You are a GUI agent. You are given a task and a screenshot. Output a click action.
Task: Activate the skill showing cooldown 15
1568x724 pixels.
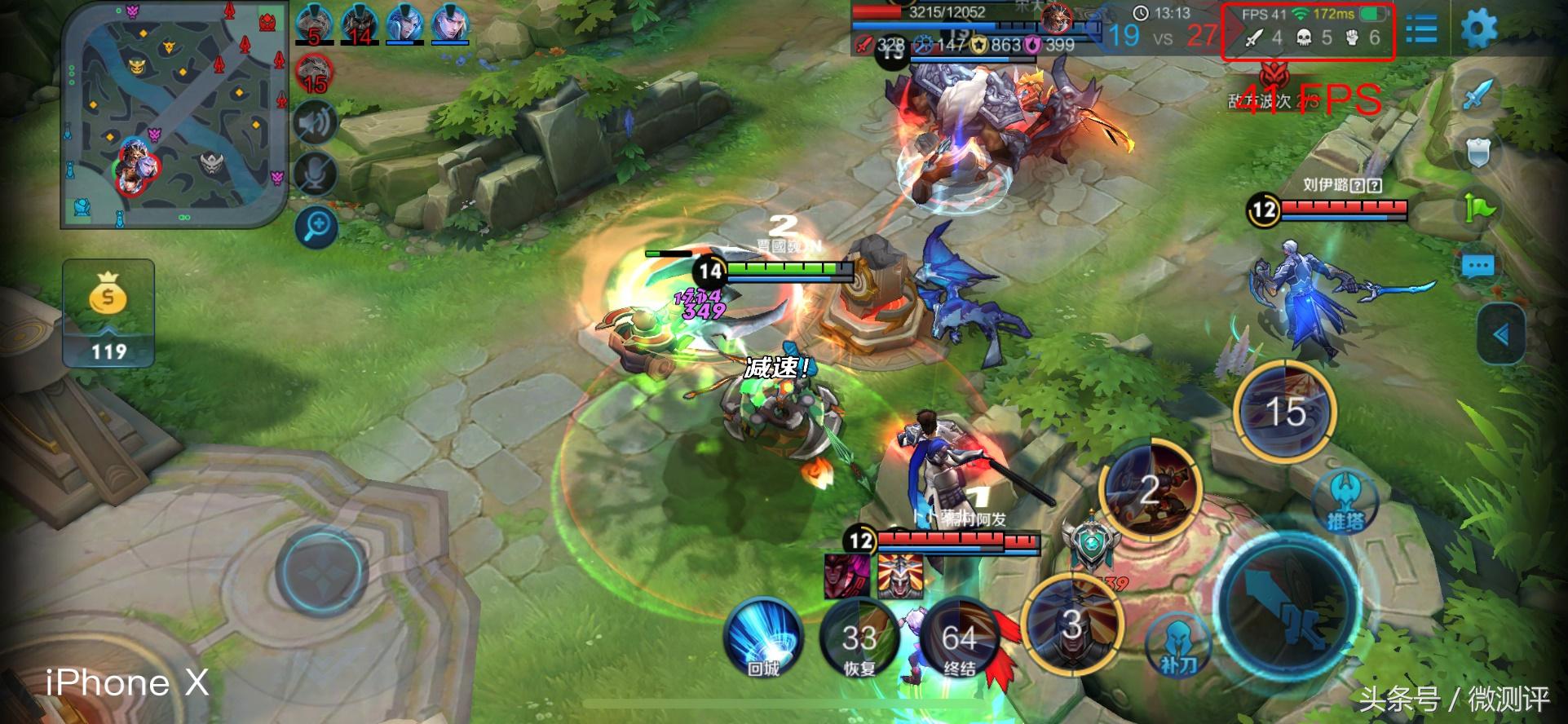click(1285, 412)
